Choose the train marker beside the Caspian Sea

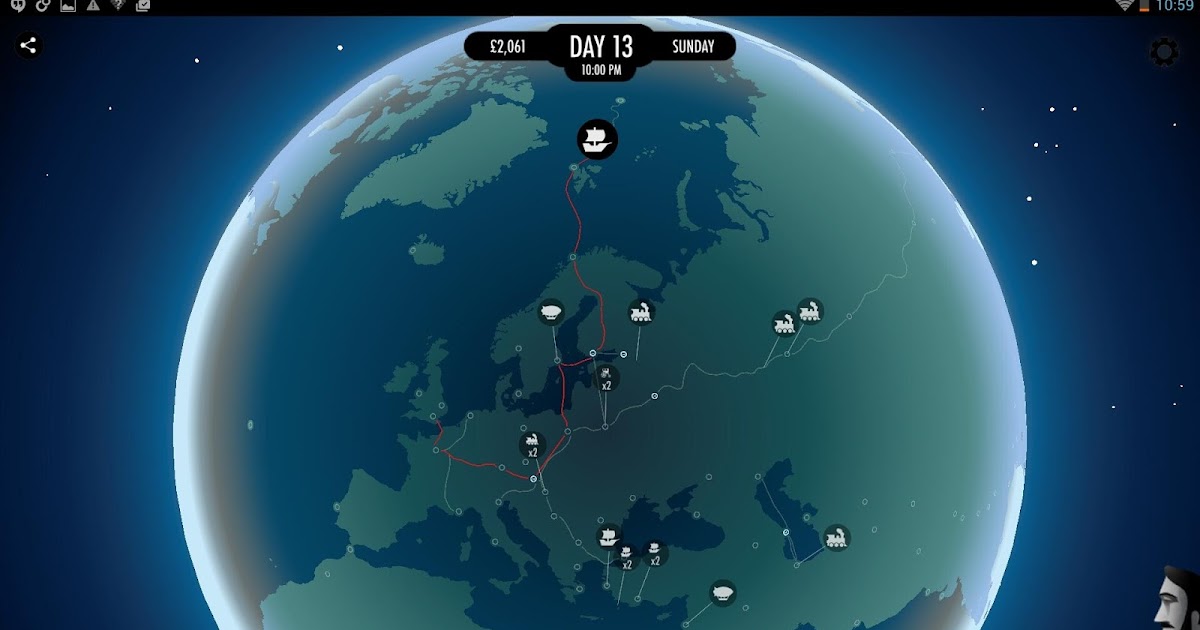(836, 538)
